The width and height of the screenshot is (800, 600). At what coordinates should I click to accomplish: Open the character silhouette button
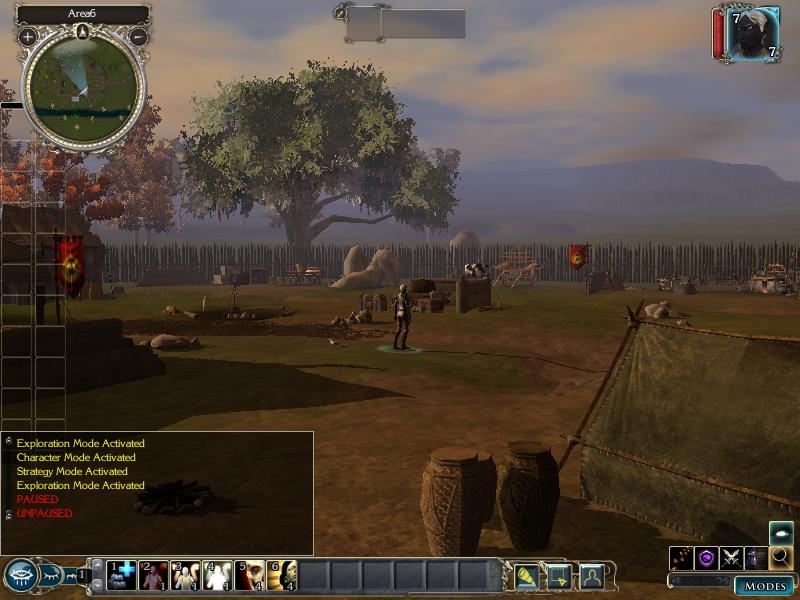click(591, 576)
